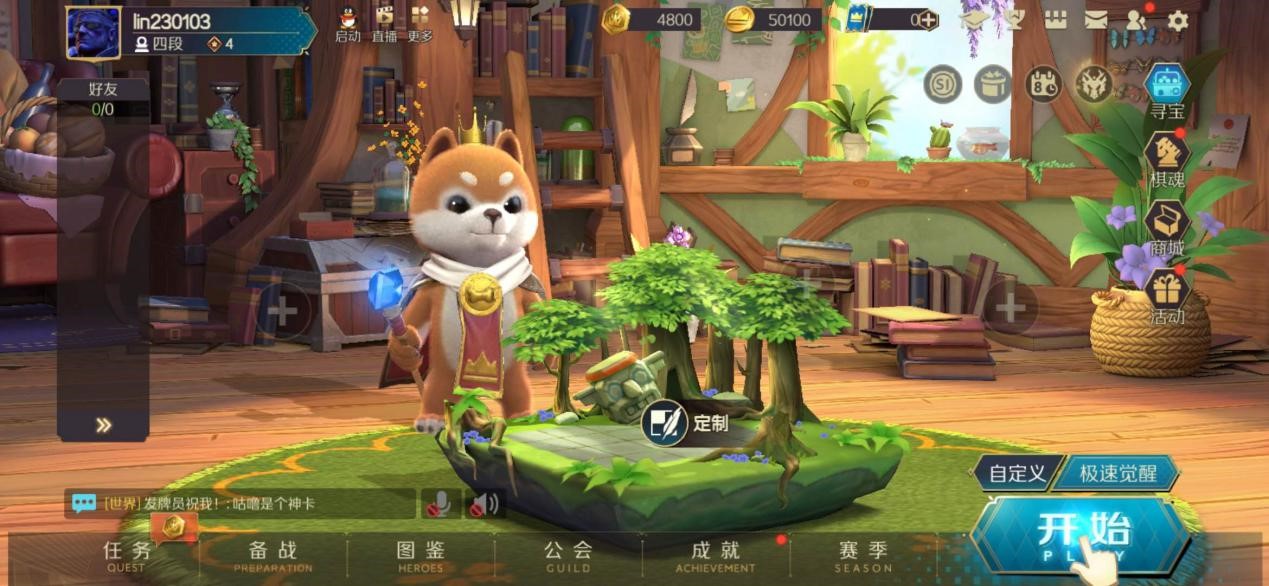Open the 公会 Guild menu
Image resolution: width=1269 pixels, height=586 pixels.
[x=568, y=556]
